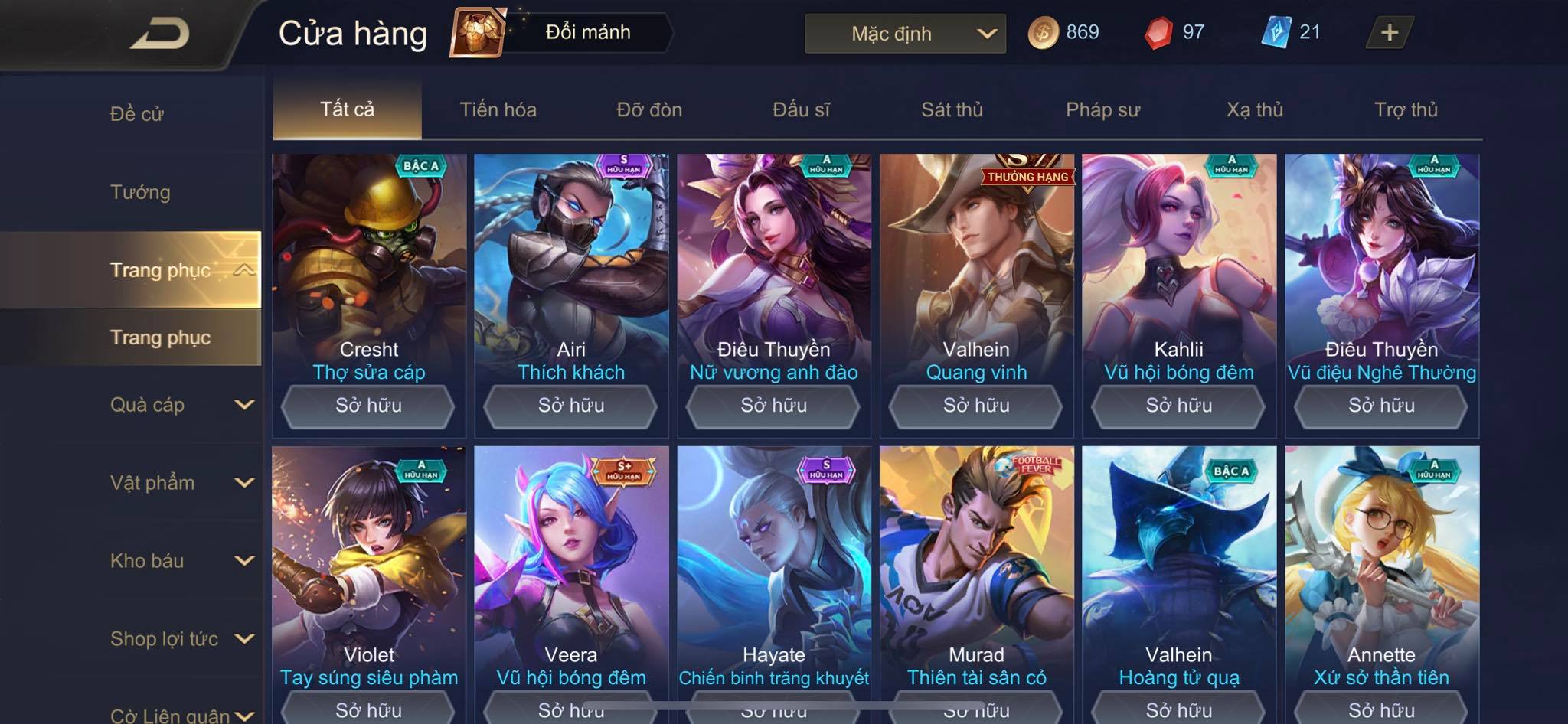Open the Đề cử section

(136, 114)
